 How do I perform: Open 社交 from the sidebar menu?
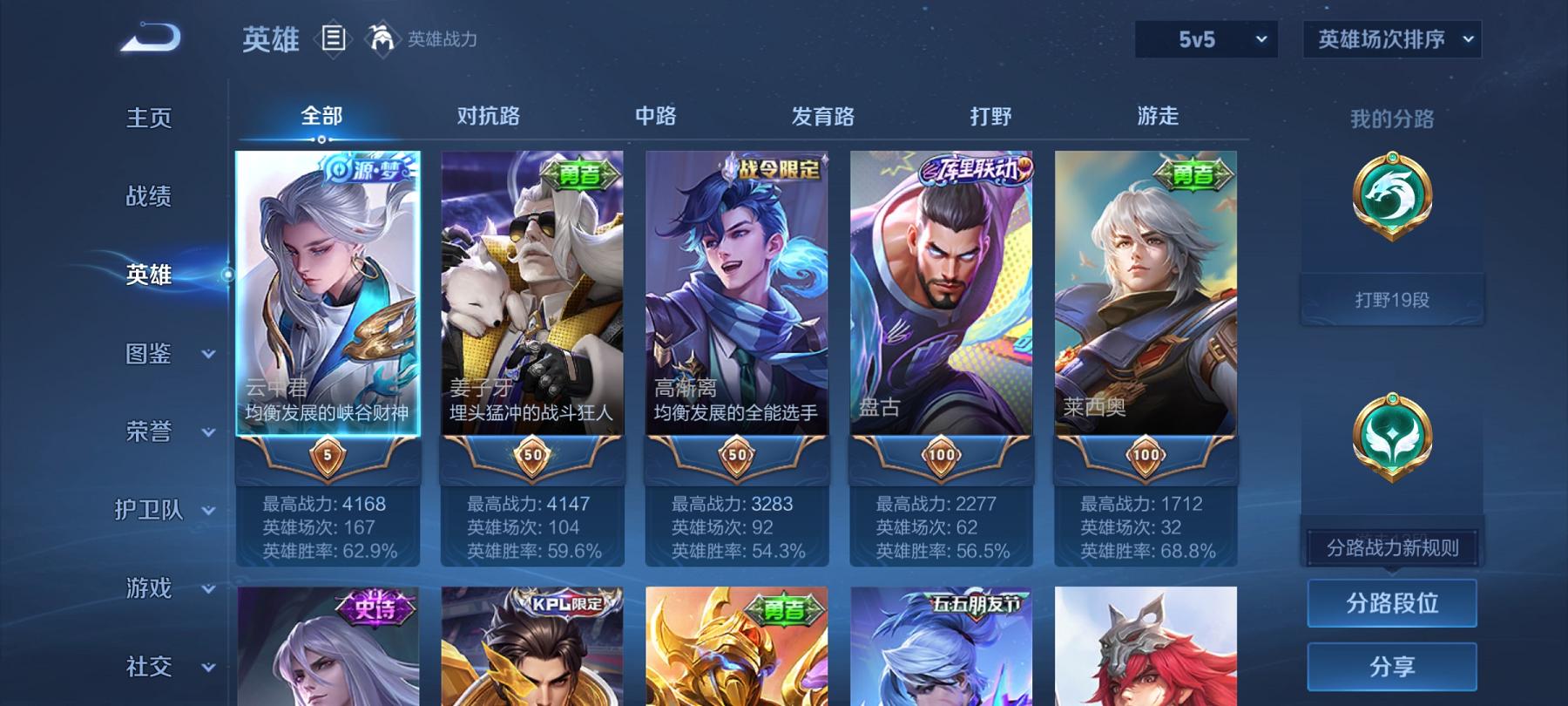pyautogui.click(x=147, y=667)
